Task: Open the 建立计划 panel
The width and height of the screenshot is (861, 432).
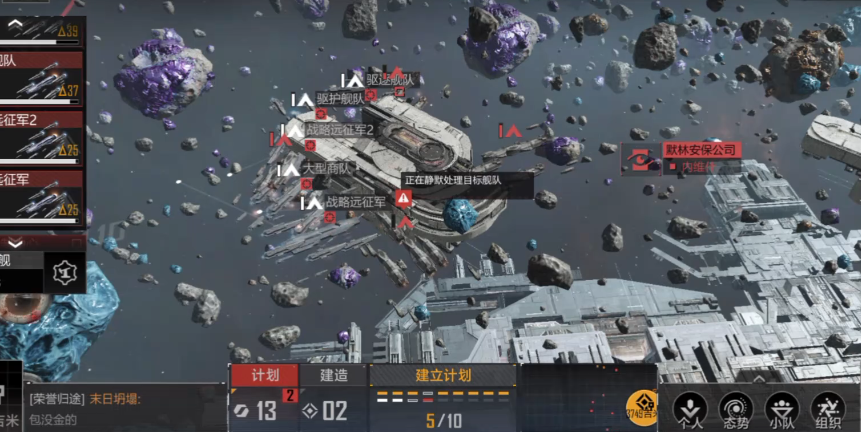Action: [442, 376]
